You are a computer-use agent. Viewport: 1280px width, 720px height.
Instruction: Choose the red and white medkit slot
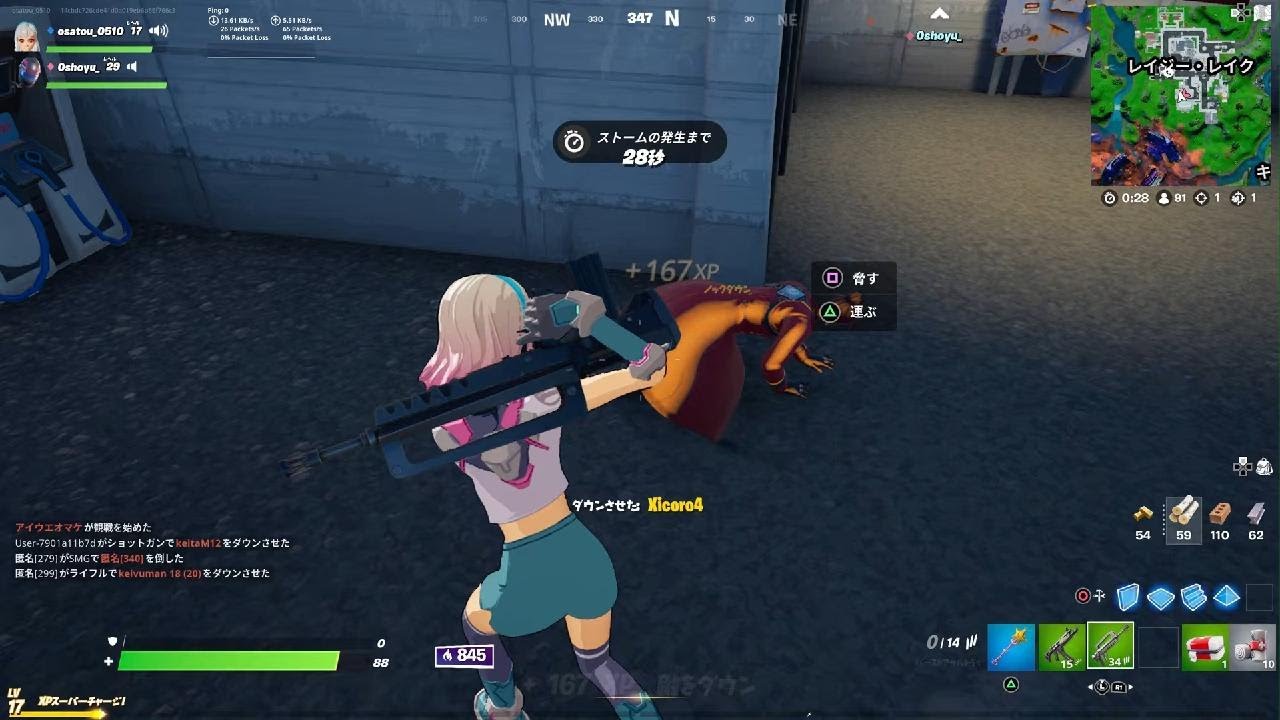(1205, 647)
